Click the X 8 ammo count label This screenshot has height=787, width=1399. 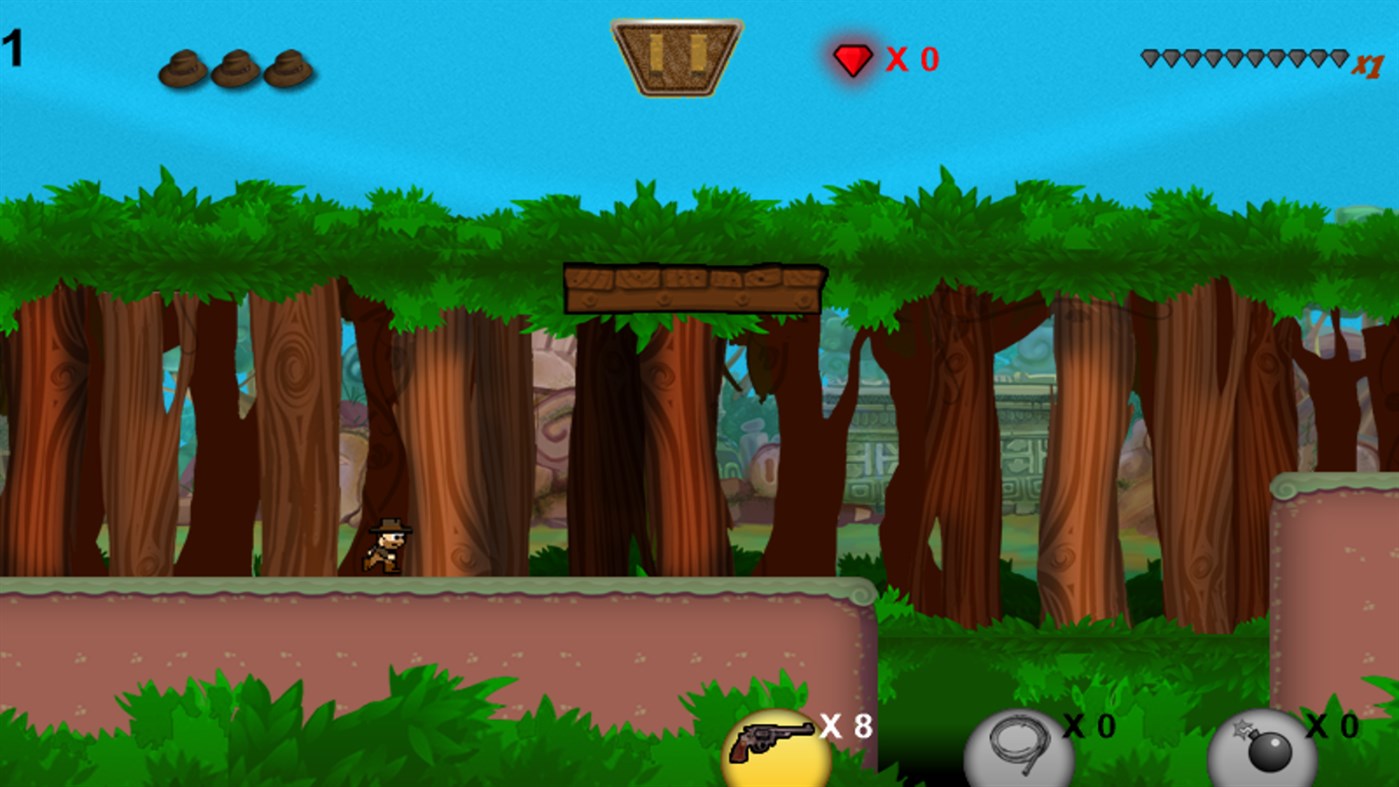(x=843, y=727)
